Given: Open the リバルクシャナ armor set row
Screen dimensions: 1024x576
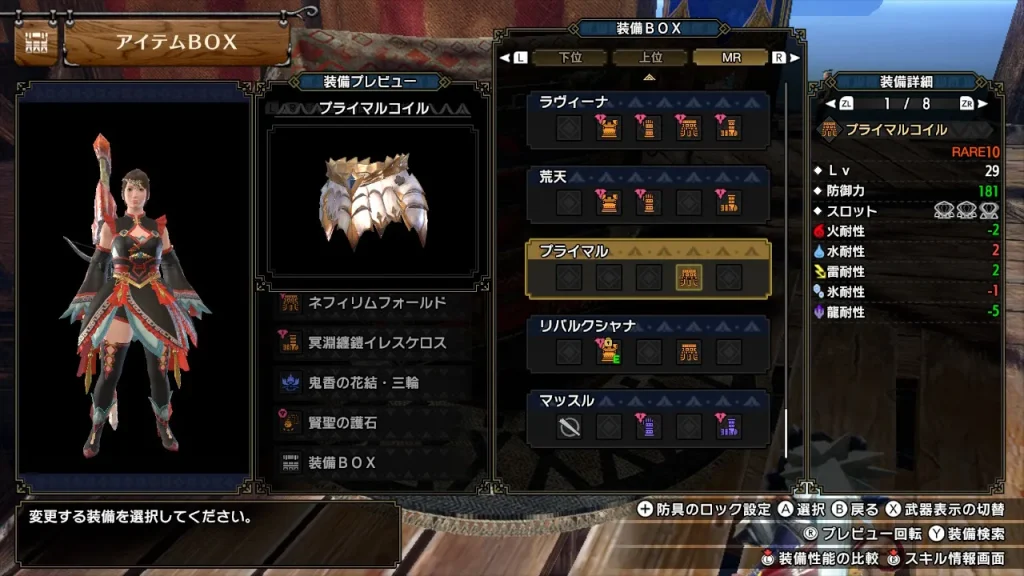Looking at the screenshot, I should 648,343.
